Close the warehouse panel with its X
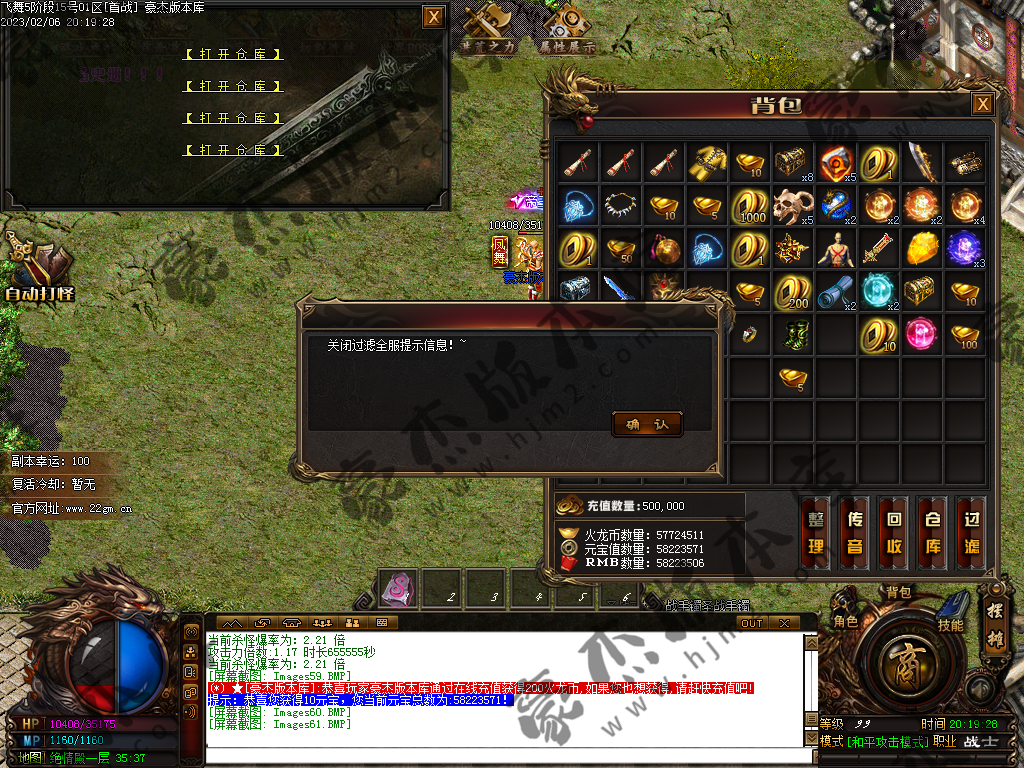Image resolution: width=1024 pixels, height=768 pixels. (x=433, y=17)
